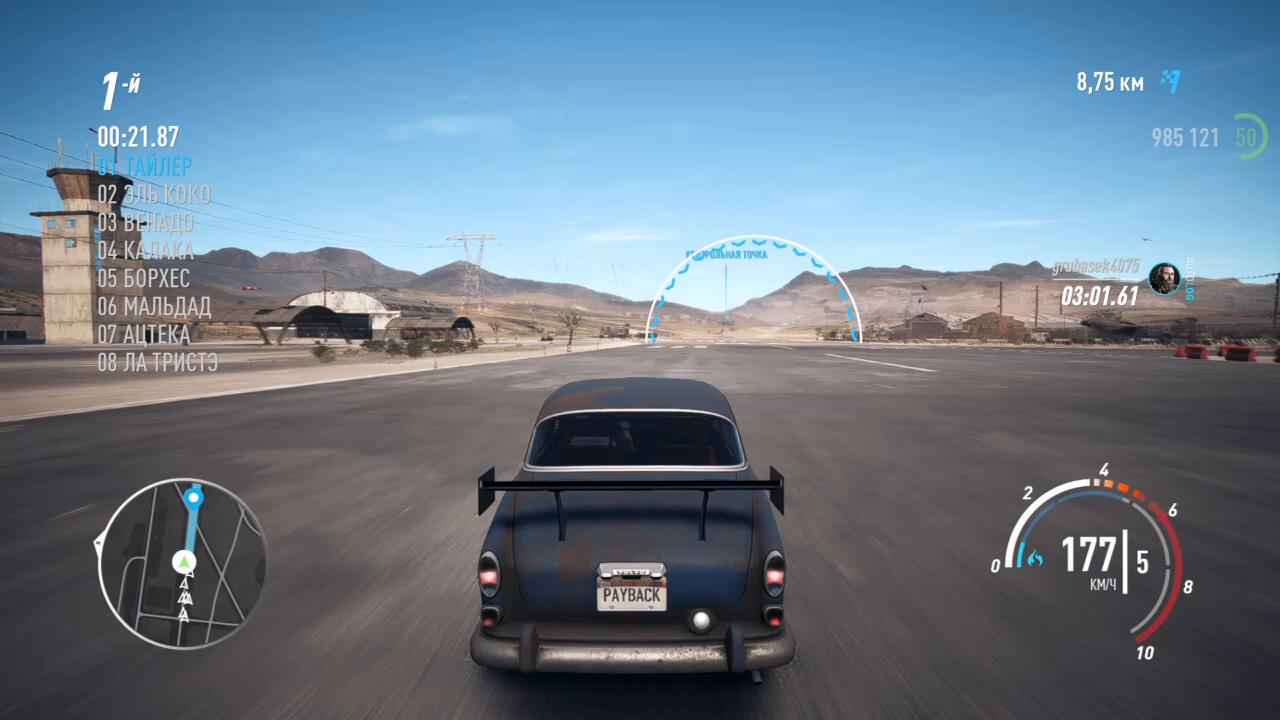Open the grubasek4075 rival avatar
The height and width of the screenshot is (720, 1280).
(x=1164, y=278)
